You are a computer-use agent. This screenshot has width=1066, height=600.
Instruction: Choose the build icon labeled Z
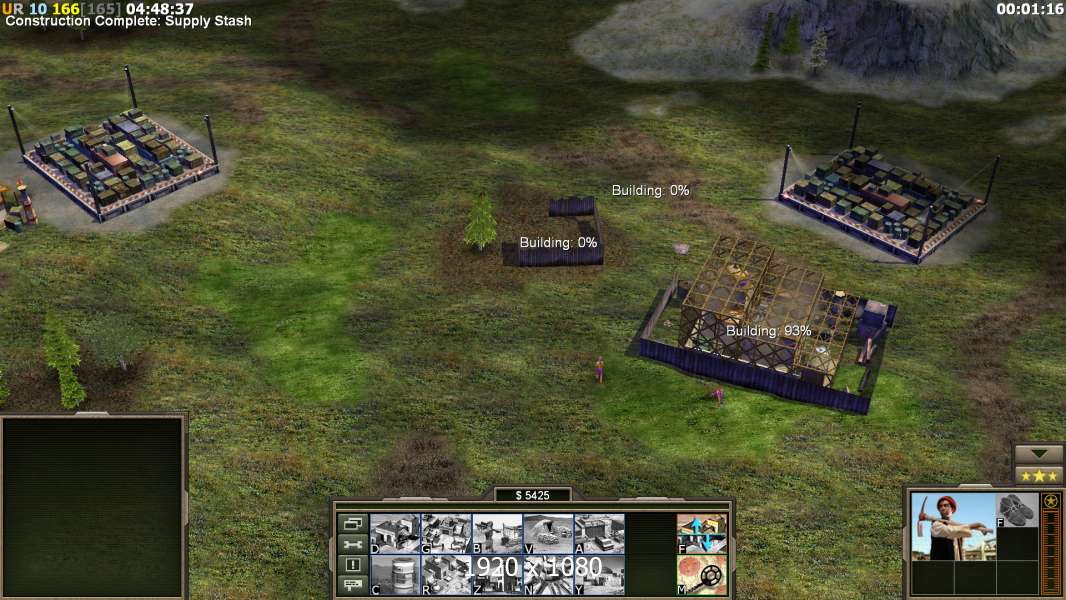[x=497, y=575]
